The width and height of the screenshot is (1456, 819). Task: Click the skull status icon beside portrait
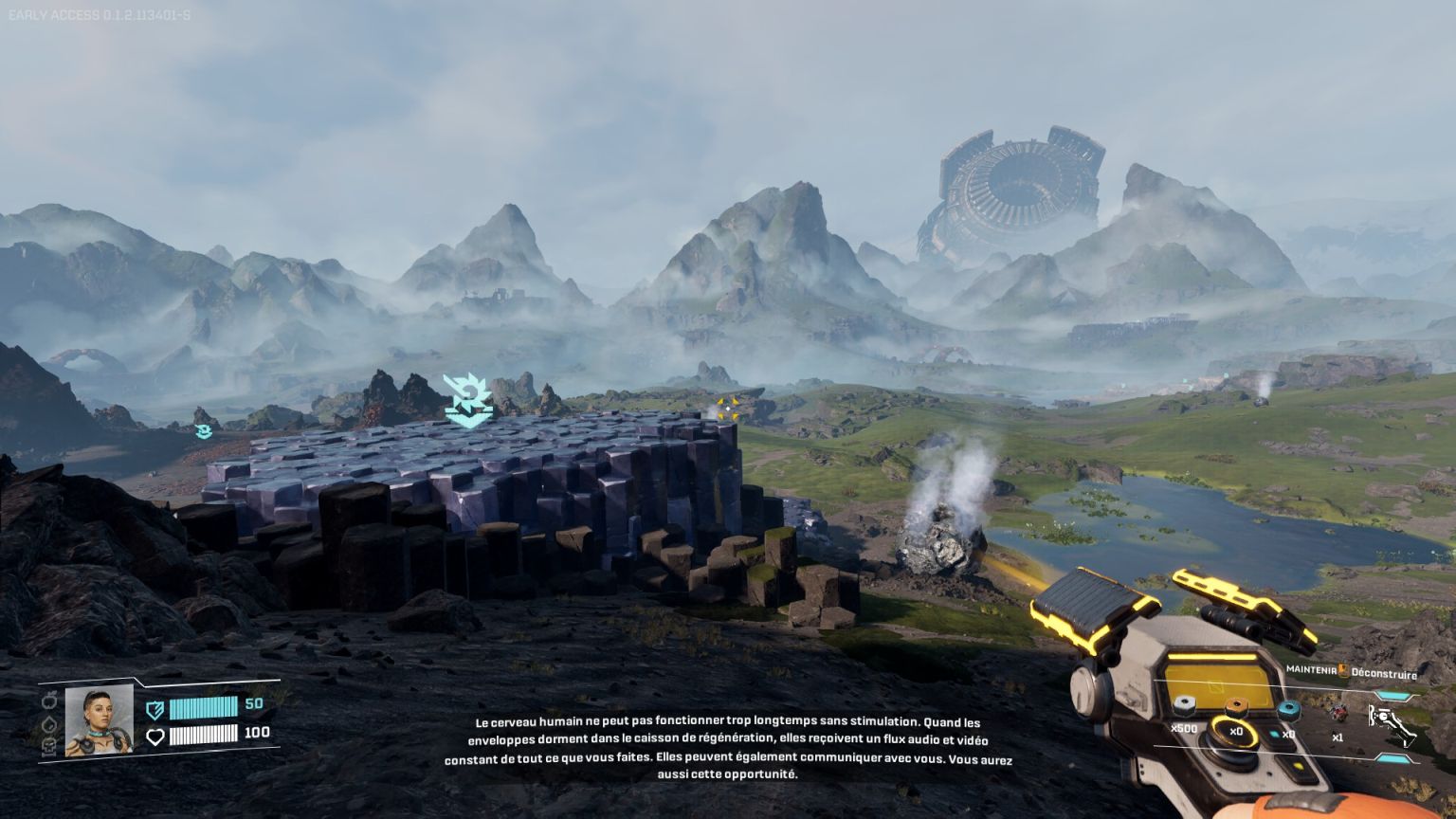pyautogui.click(x=50, y=747)
